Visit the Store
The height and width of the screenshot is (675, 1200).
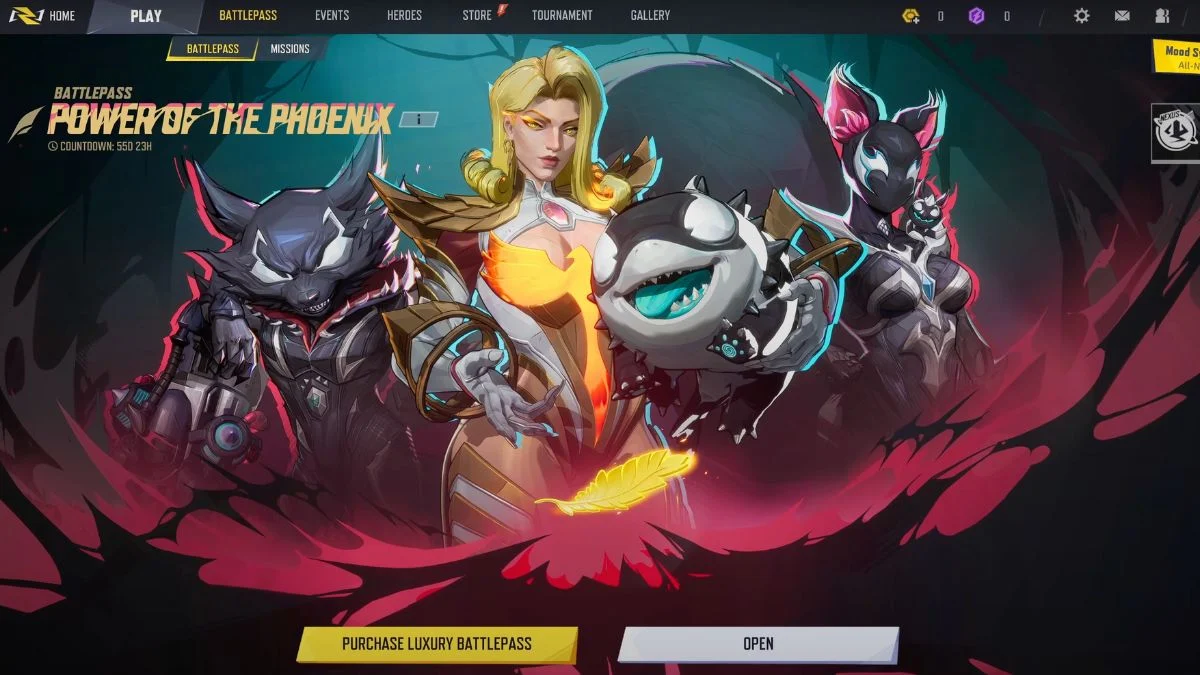pyautogui.click(x=479, y=16)
